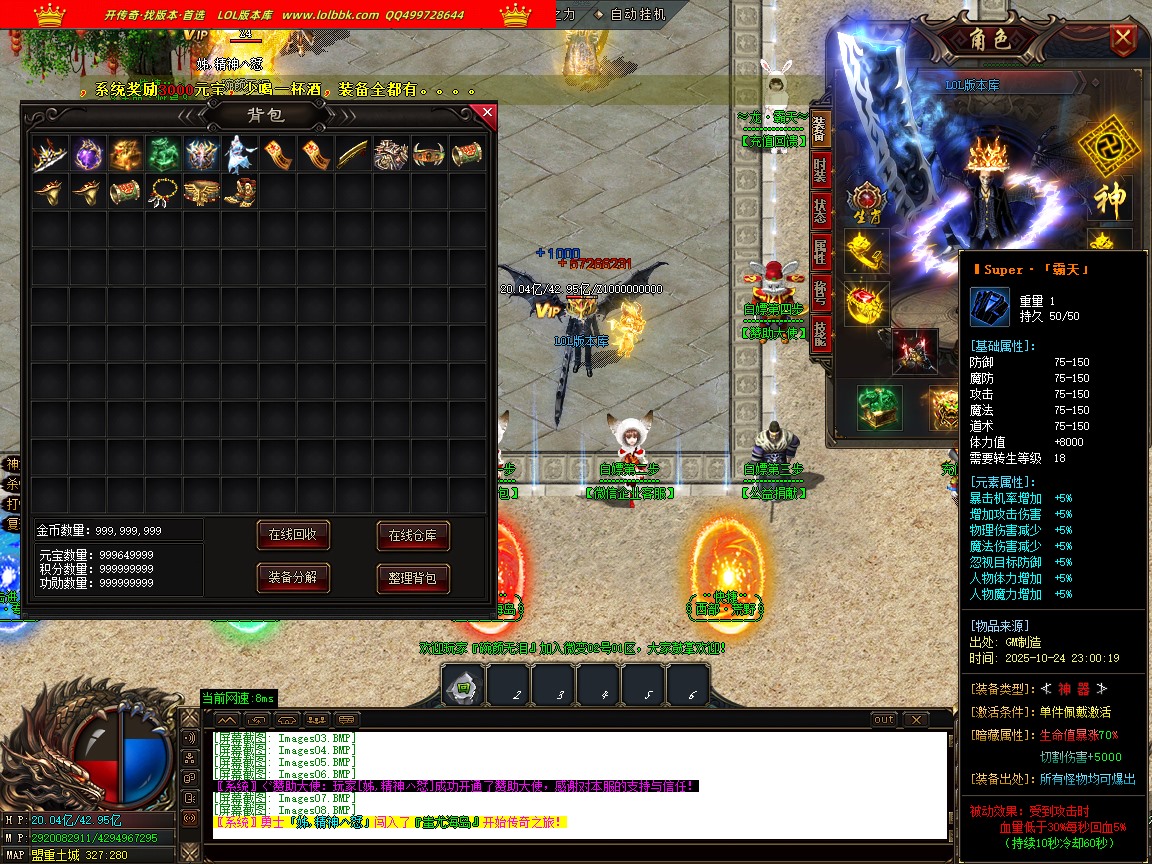Use the first hotbar slot item

click(463, 687)
